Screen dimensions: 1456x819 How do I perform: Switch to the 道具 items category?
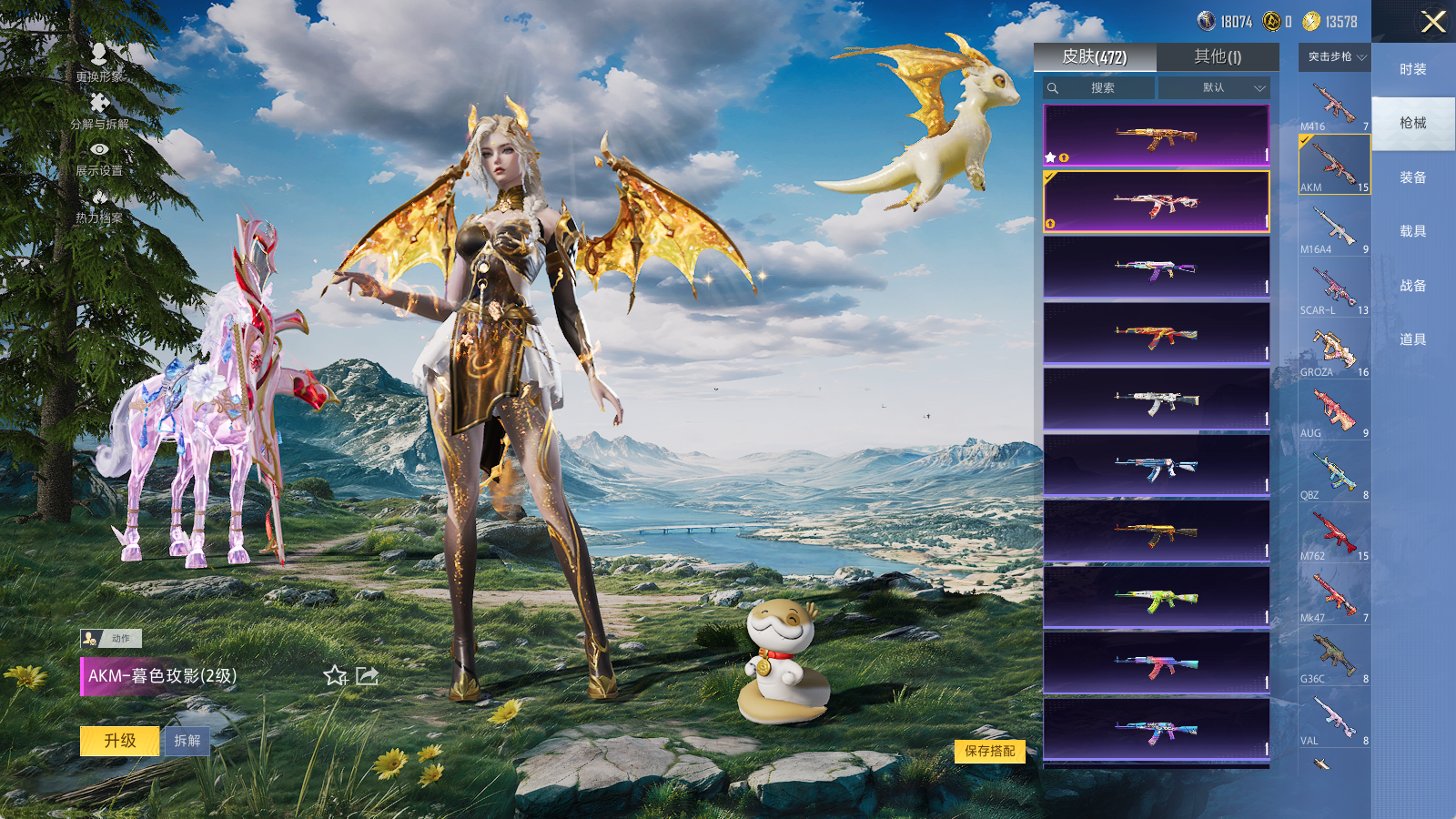1412,339
